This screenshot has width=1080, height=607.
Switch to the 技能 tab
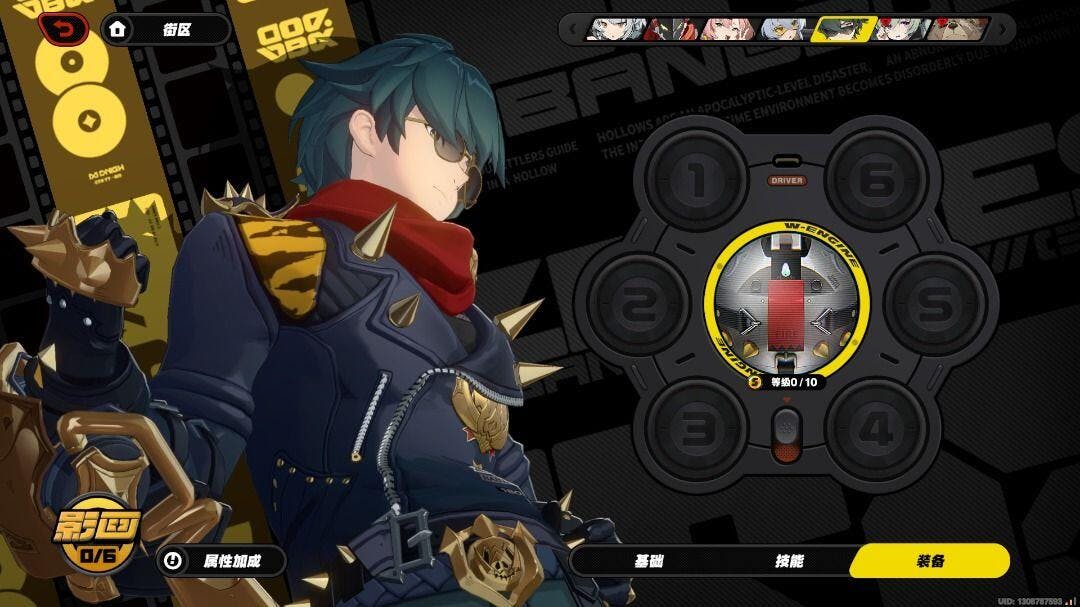tap(789, 561)
